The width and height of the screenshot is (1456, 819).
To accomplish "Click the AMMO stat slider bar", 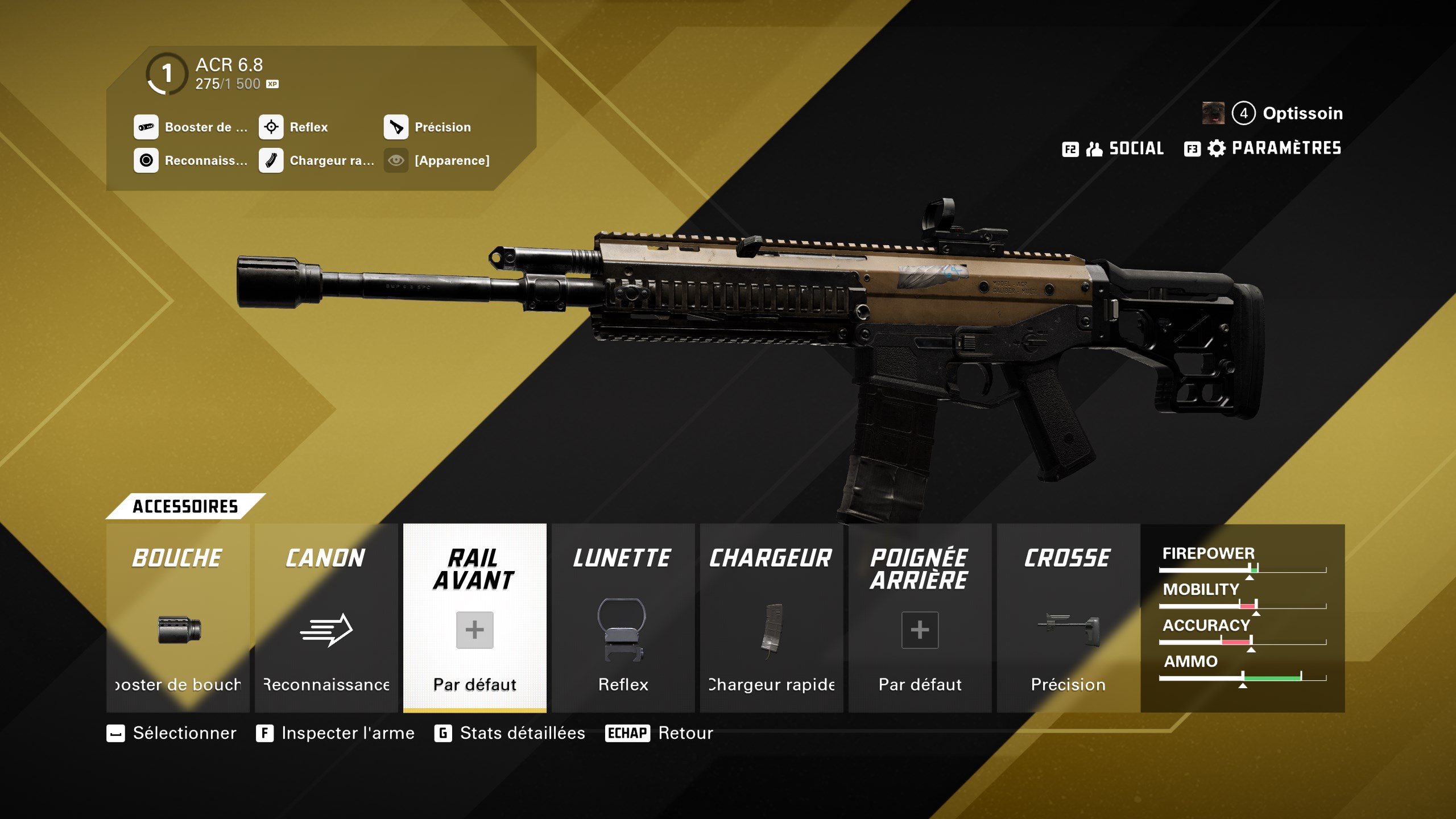I will (x=1243, y=678).
